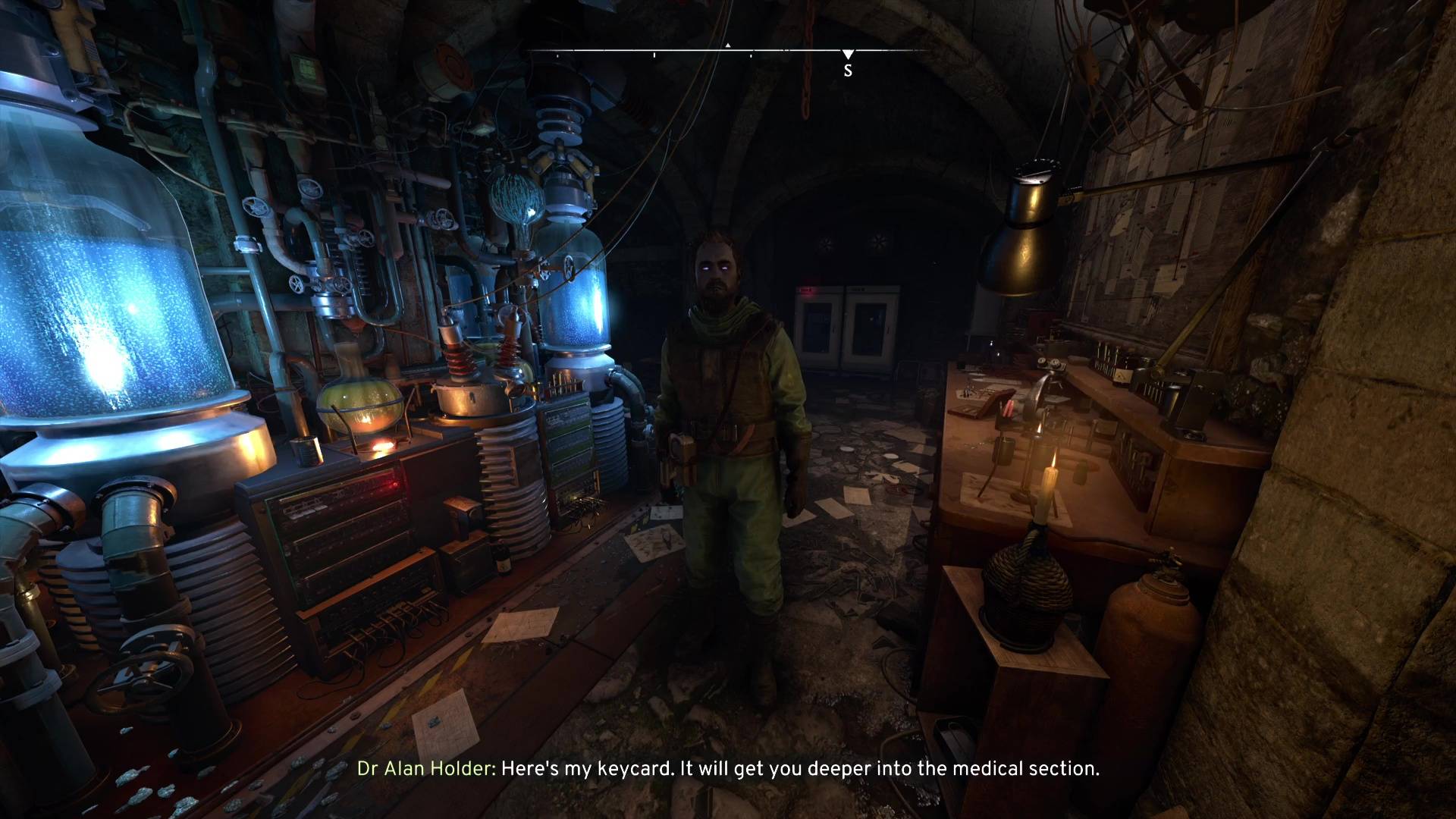Select the small triangle waypoint on the compass bar
Viewport: 1456px width, 819px height.
[728, 45]
